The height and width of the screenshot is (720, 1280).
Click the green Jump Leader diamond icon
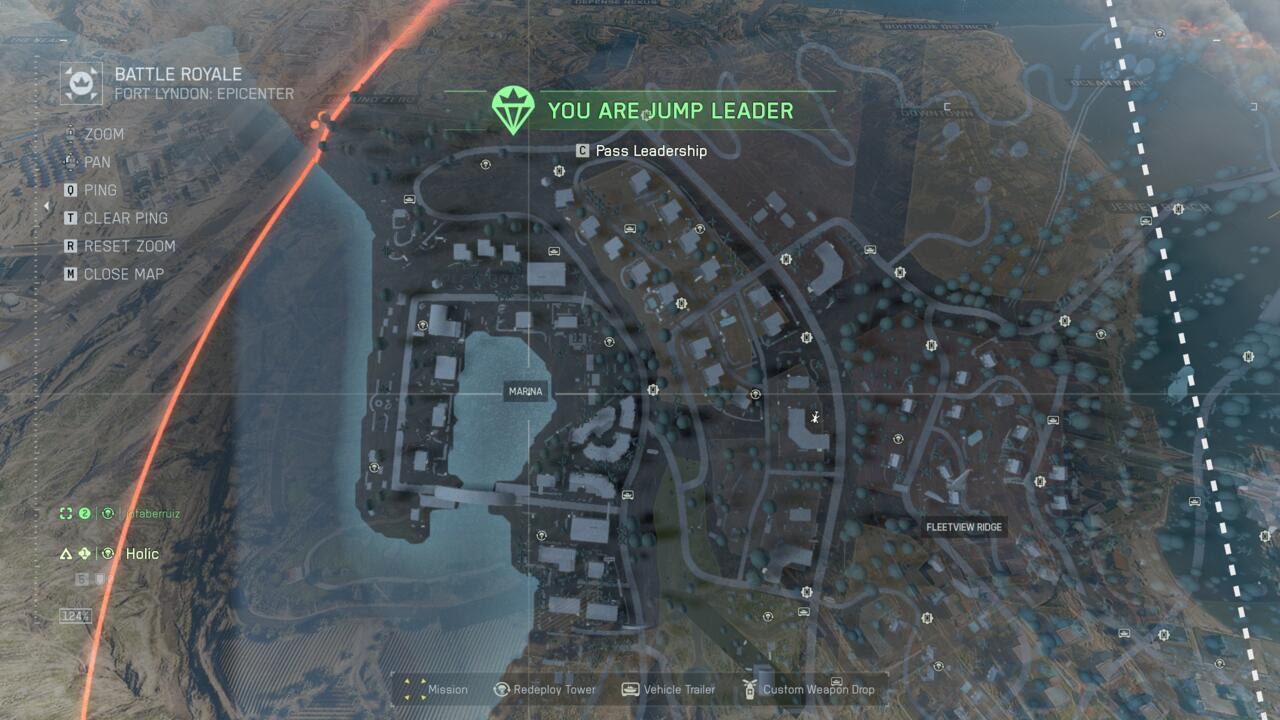[x=511, y=110]
